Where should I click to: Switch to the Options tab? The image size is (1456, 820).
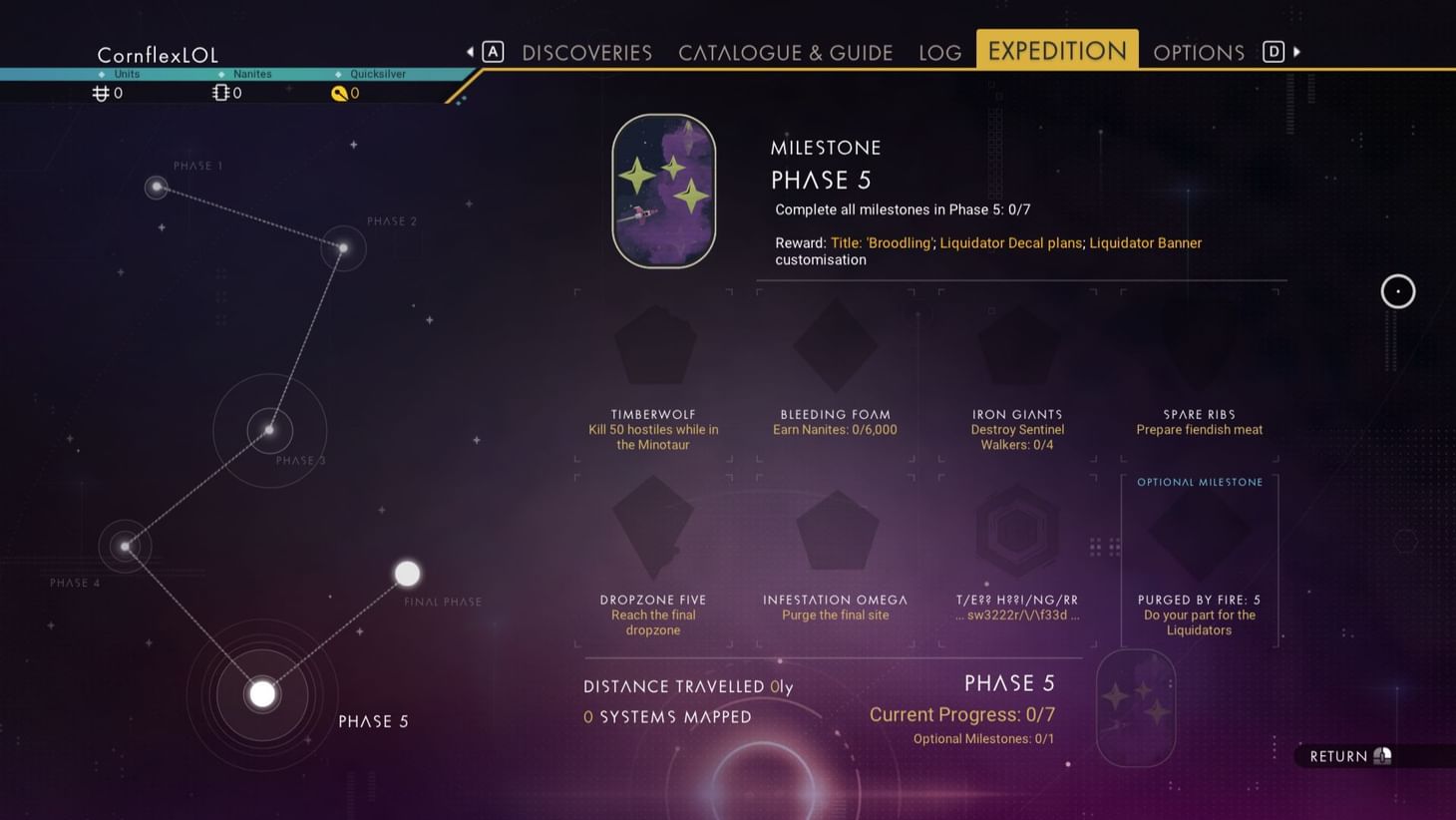(x=1199, y=52)
